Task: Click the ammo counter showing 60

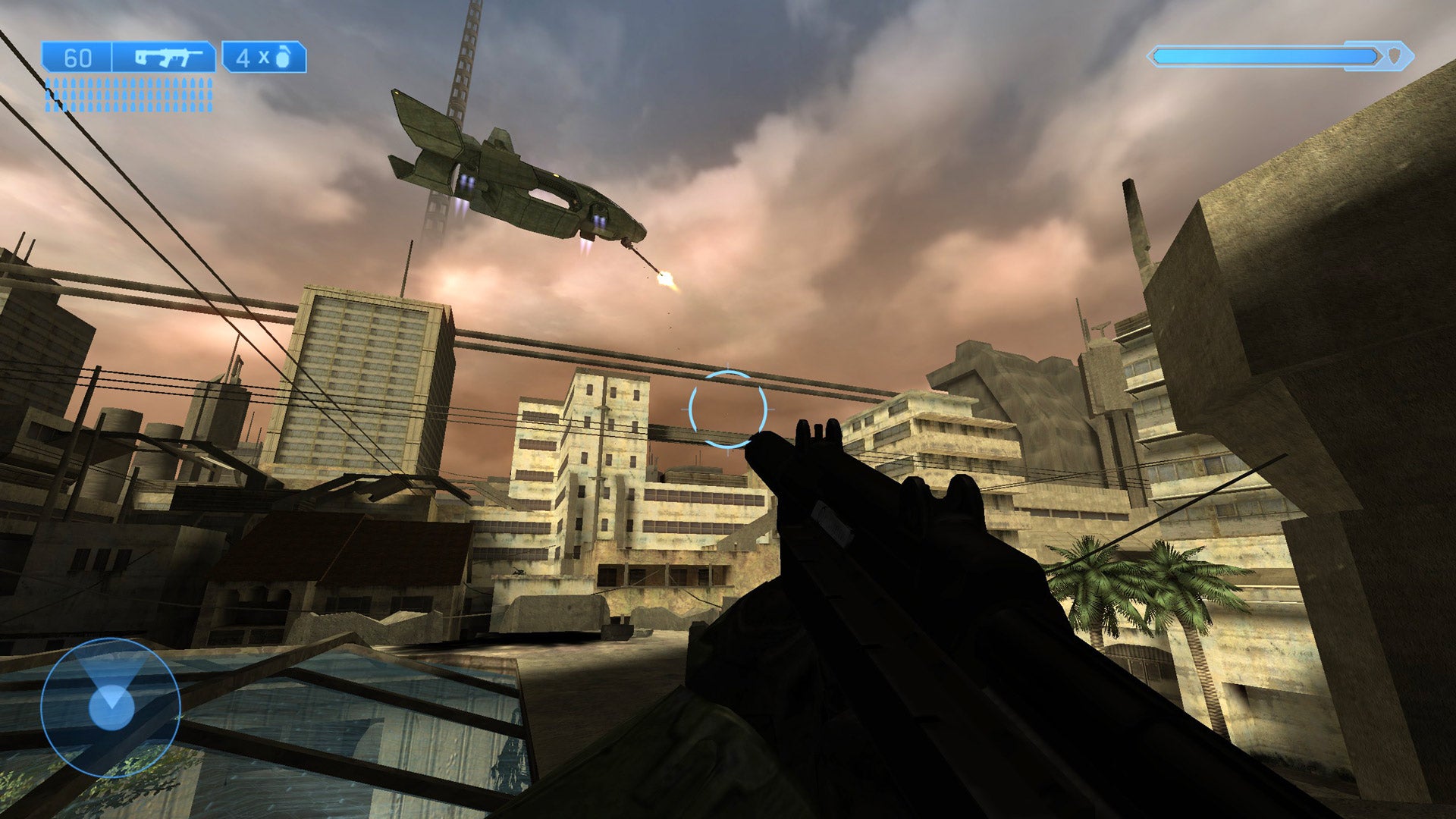Action: (x=78, y=55)
